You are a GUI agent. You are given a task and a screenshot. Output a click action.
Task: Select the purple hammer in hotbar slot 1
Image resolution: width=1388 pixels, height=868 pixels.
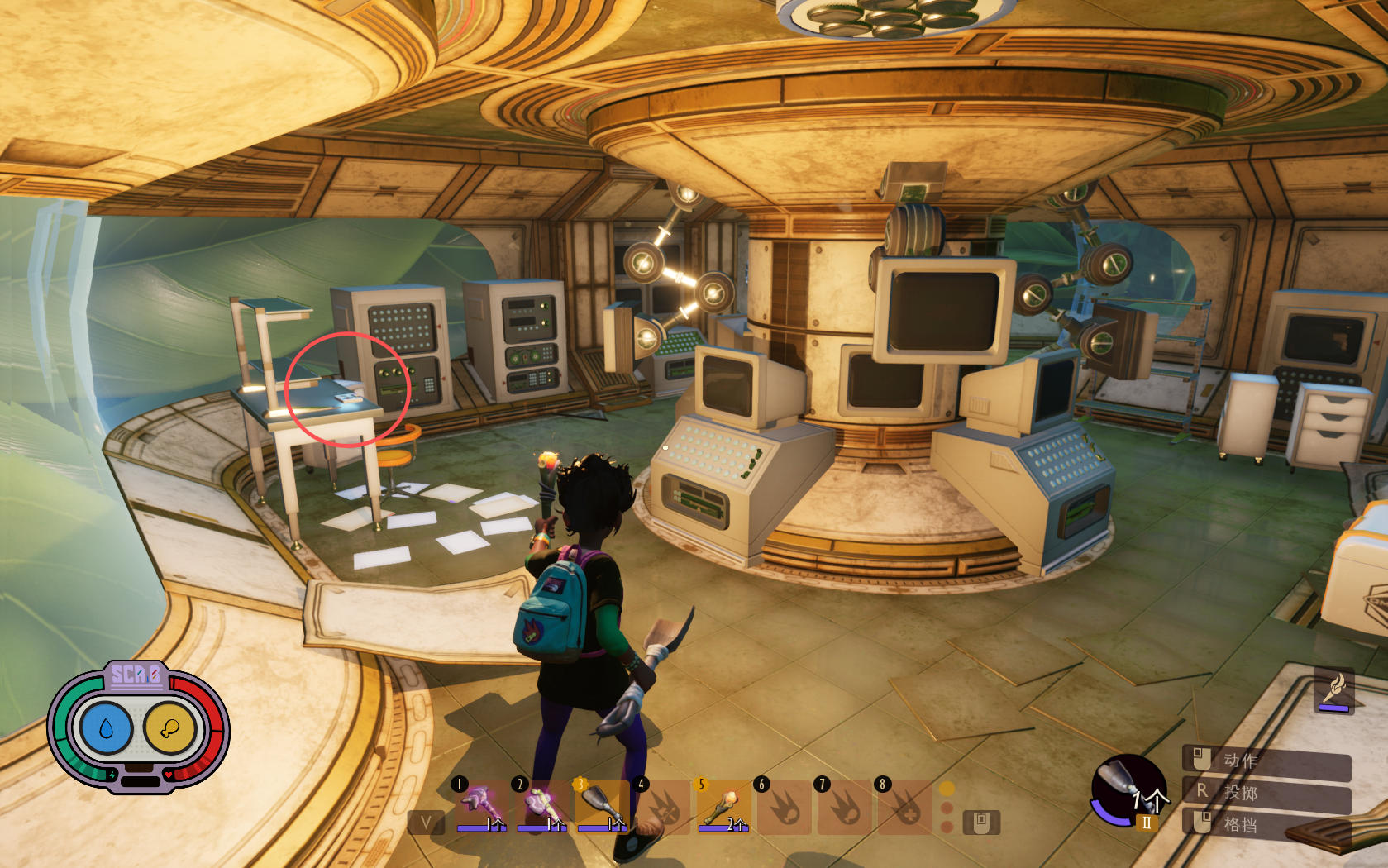tap(480, 806)
